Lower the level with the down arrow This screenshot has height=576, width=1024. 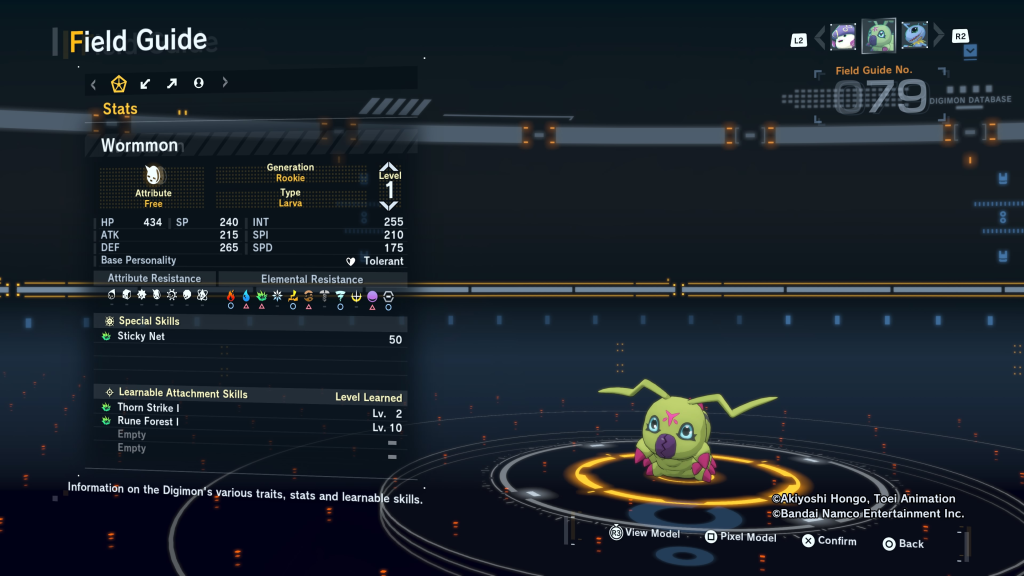(x=389, y=204)
